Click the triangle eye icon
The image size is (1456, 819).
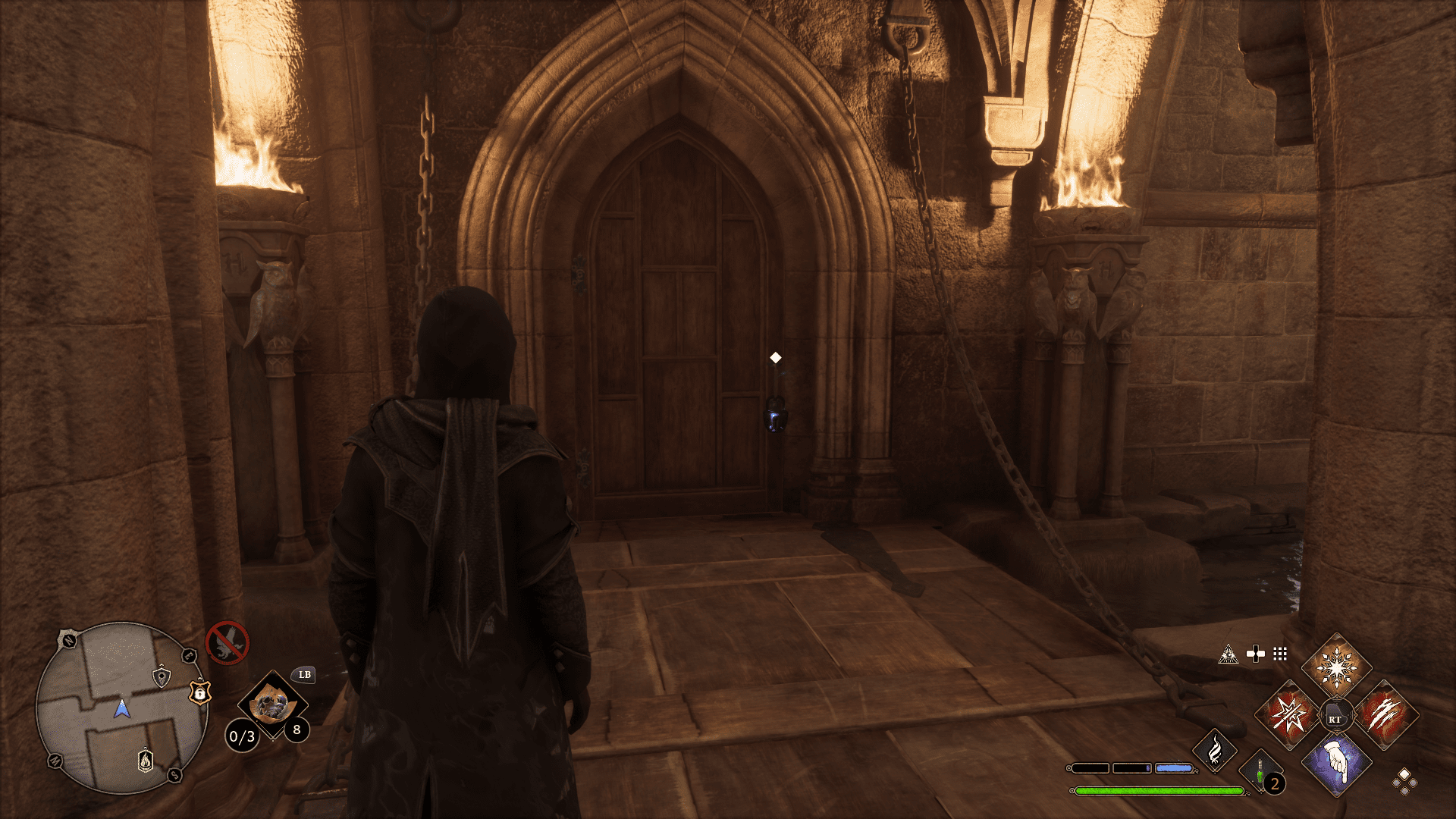tap(1228, 654)
